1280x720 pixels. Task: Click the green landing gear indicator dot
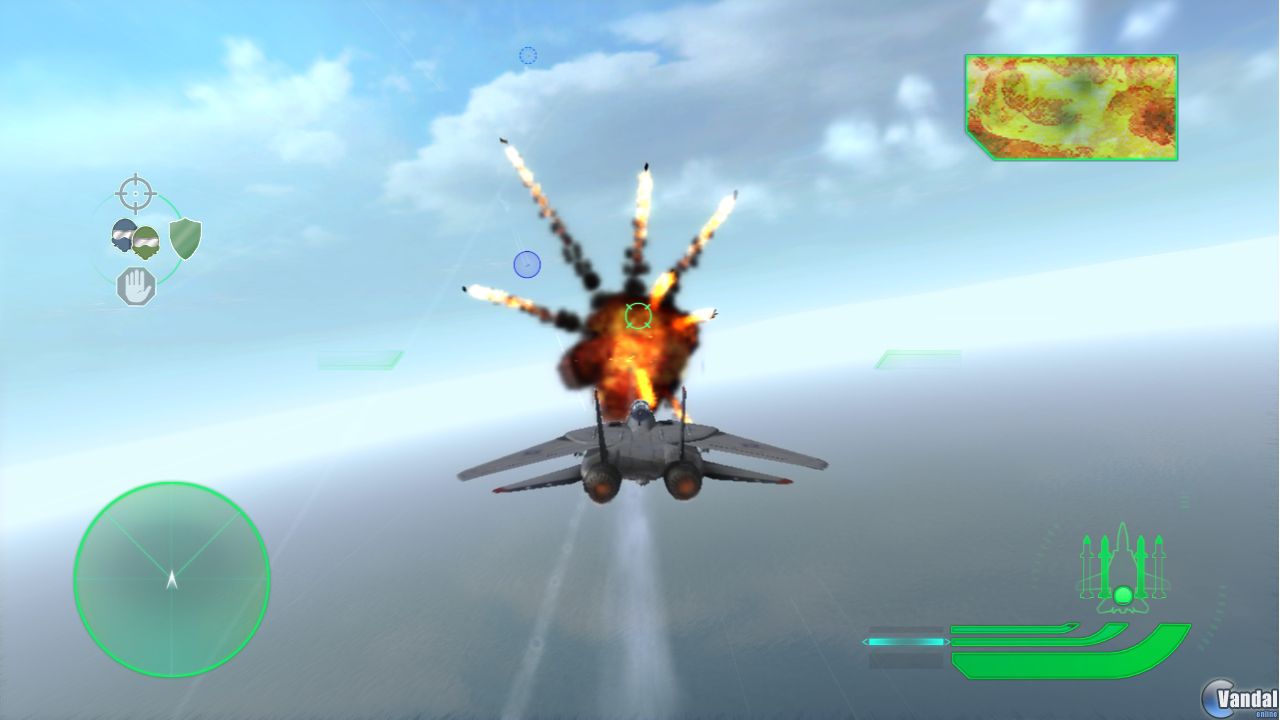1122,593
